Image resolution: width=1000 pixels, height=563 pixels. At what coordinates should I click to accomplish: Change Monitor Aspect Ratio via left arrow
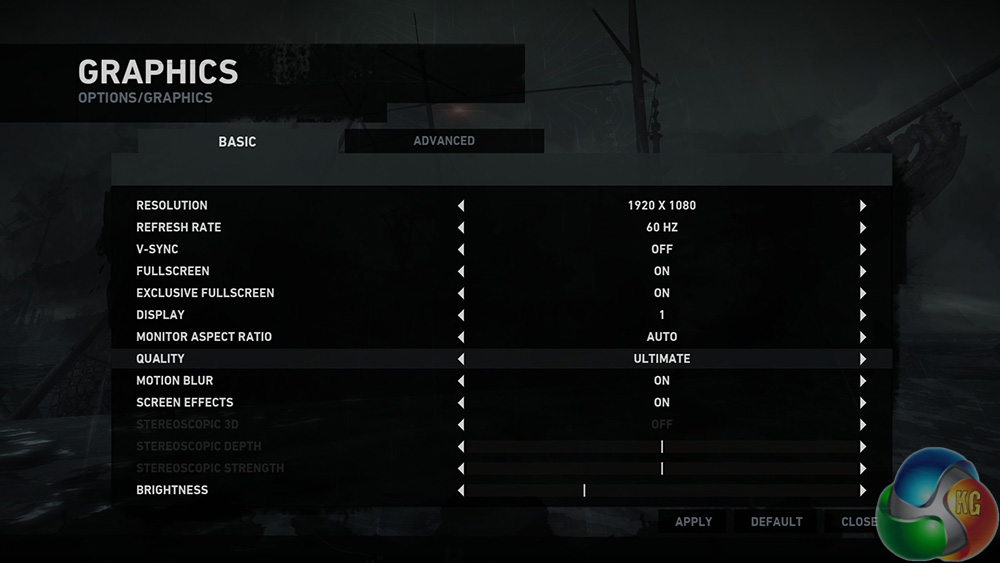tap(461, 338)
